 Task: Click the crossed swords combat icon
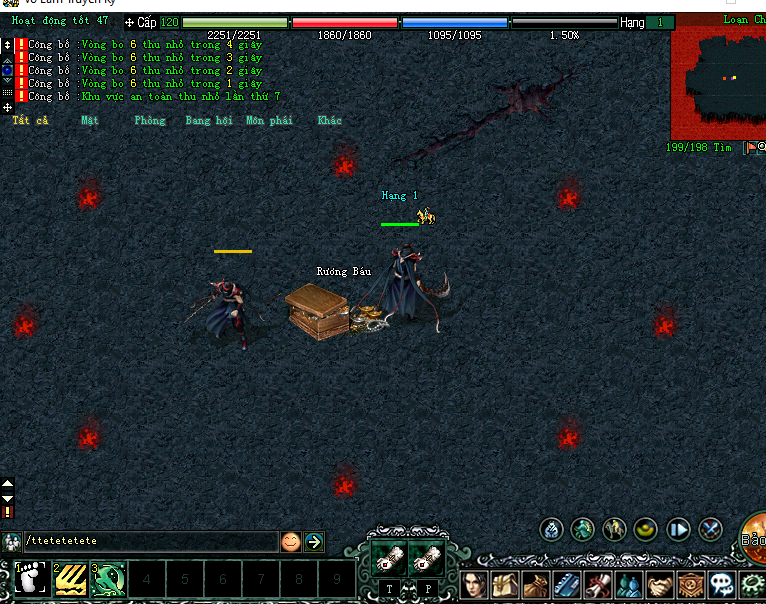click(711, 530)
